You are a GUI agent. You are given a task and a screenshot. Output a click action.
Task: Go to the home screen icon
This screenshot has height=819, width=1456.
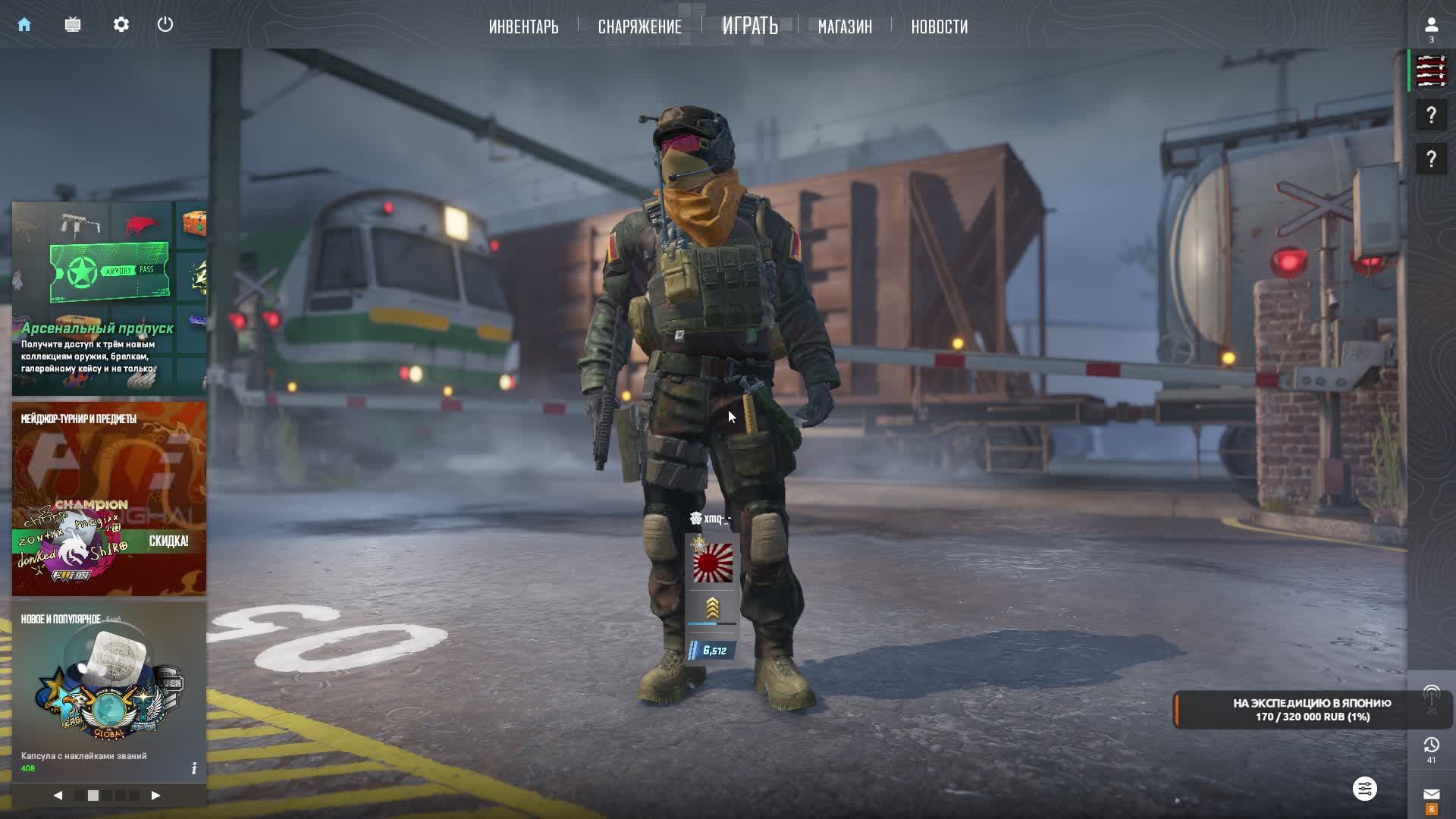coord(24,25)
